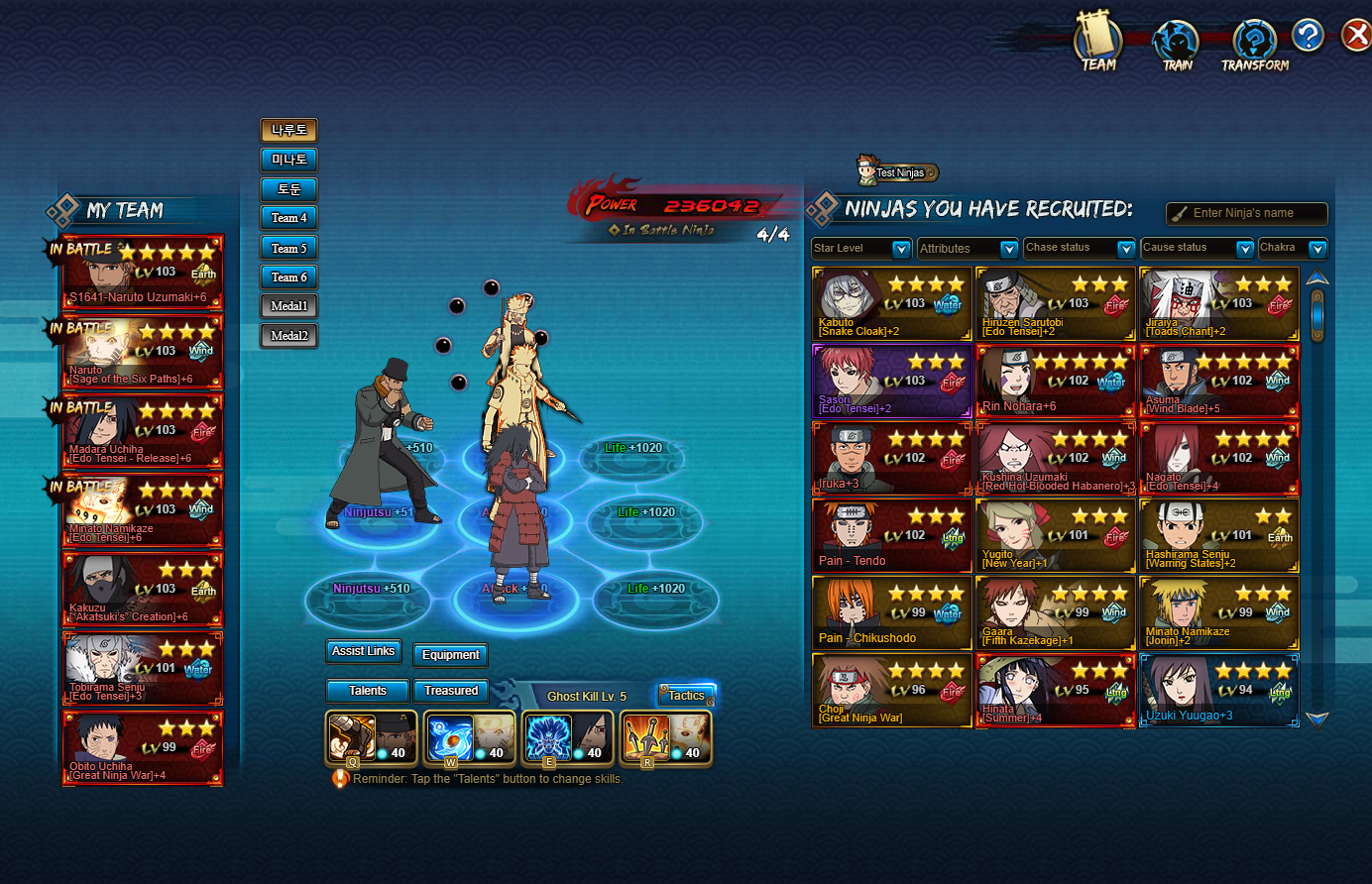Open the Talents panel
The height and width of the screenshot is (884, 1372).
click(368, 691)
